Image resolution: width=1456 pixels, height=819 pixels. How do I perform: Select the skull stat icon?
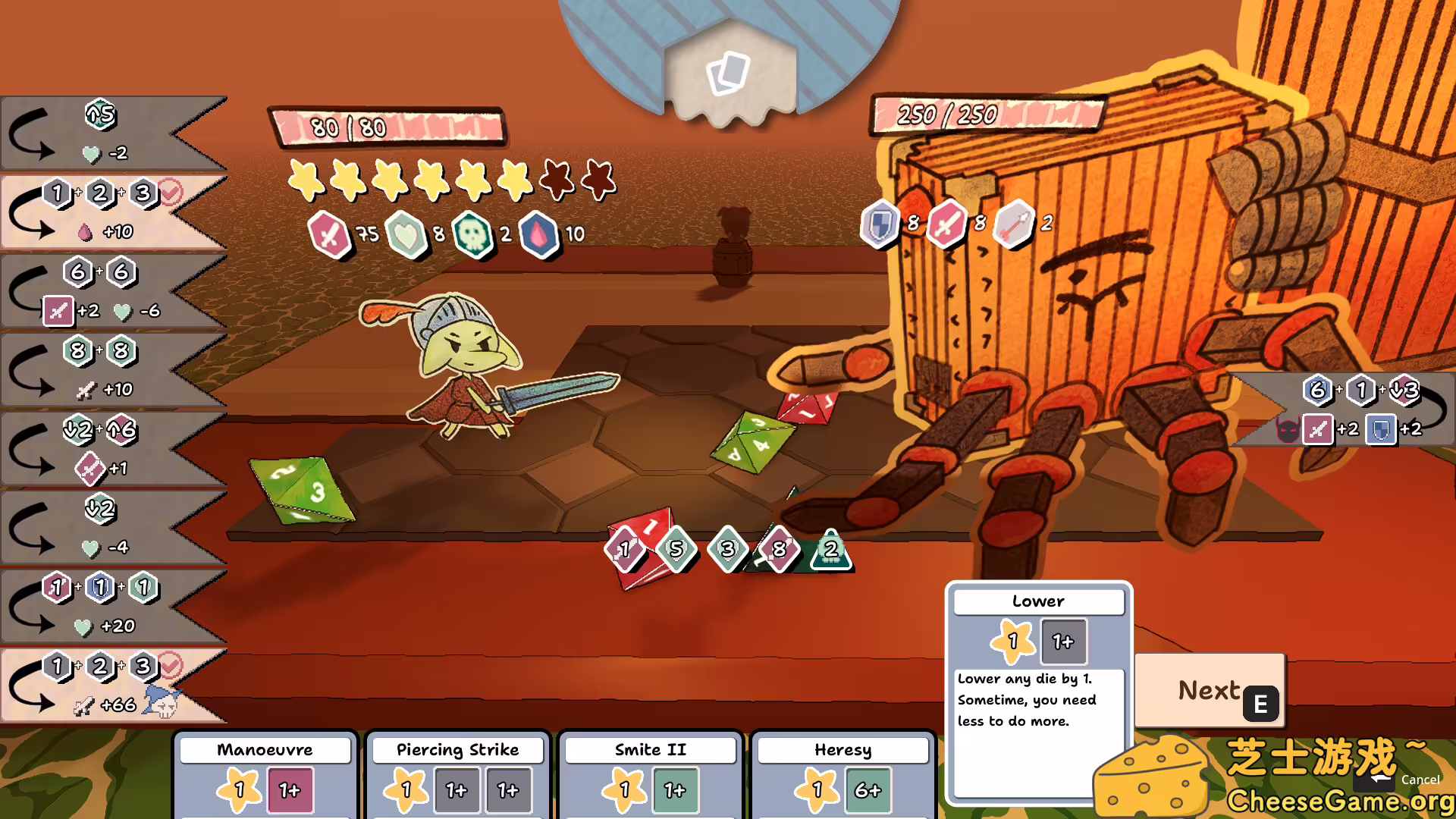coord(474,234)
